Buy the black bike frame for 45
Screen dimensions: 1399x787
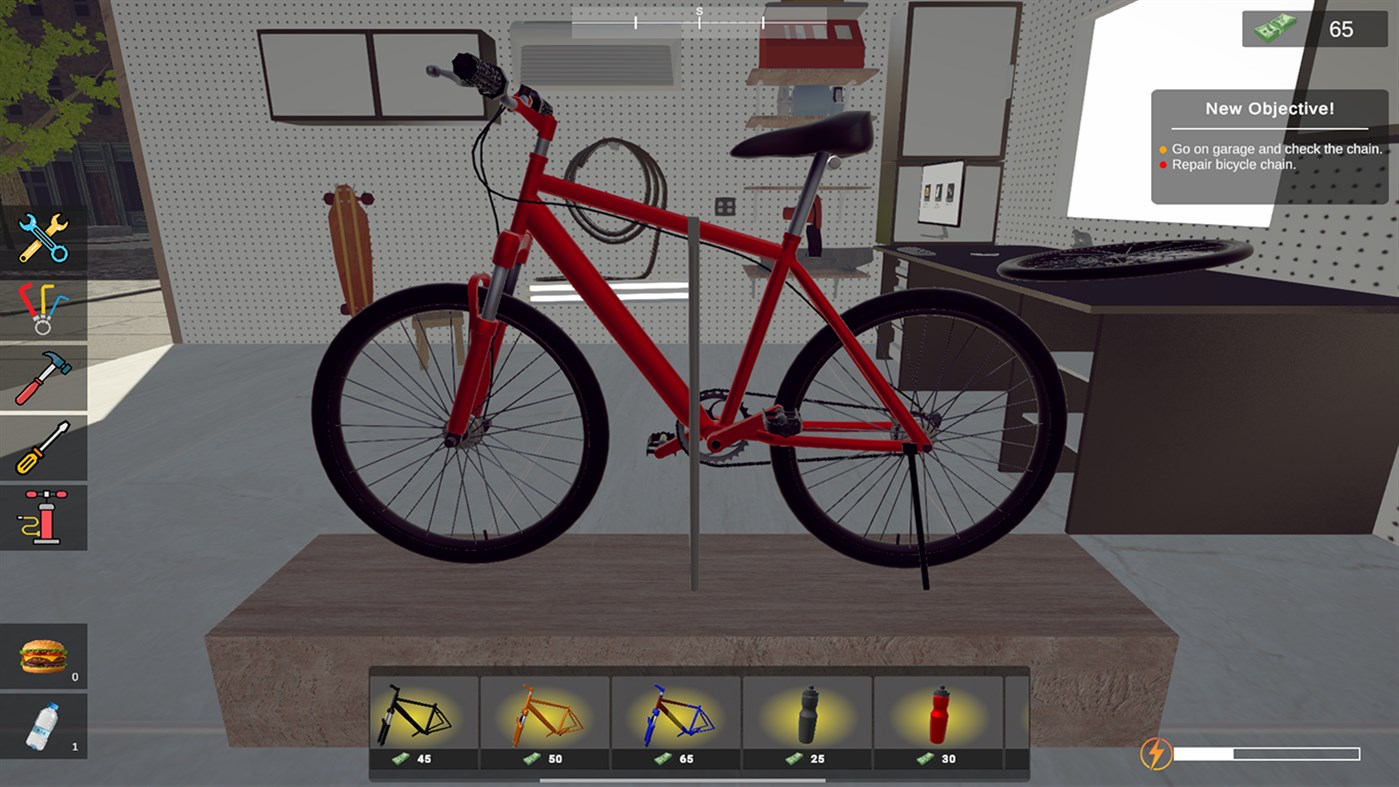pyautogui.click(x=422, y=713)
